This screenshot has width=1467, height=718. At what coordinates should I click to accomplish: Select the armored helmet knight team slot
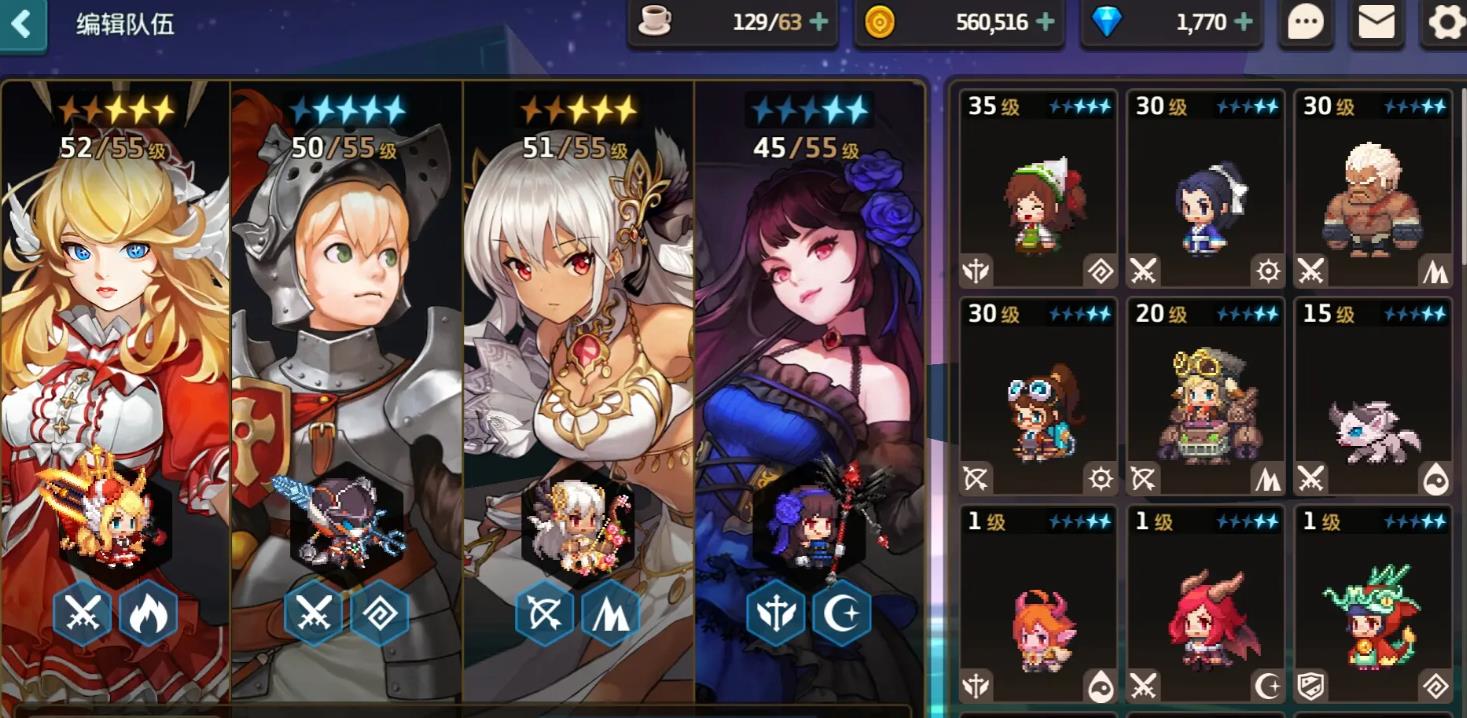tap(347, 390)
